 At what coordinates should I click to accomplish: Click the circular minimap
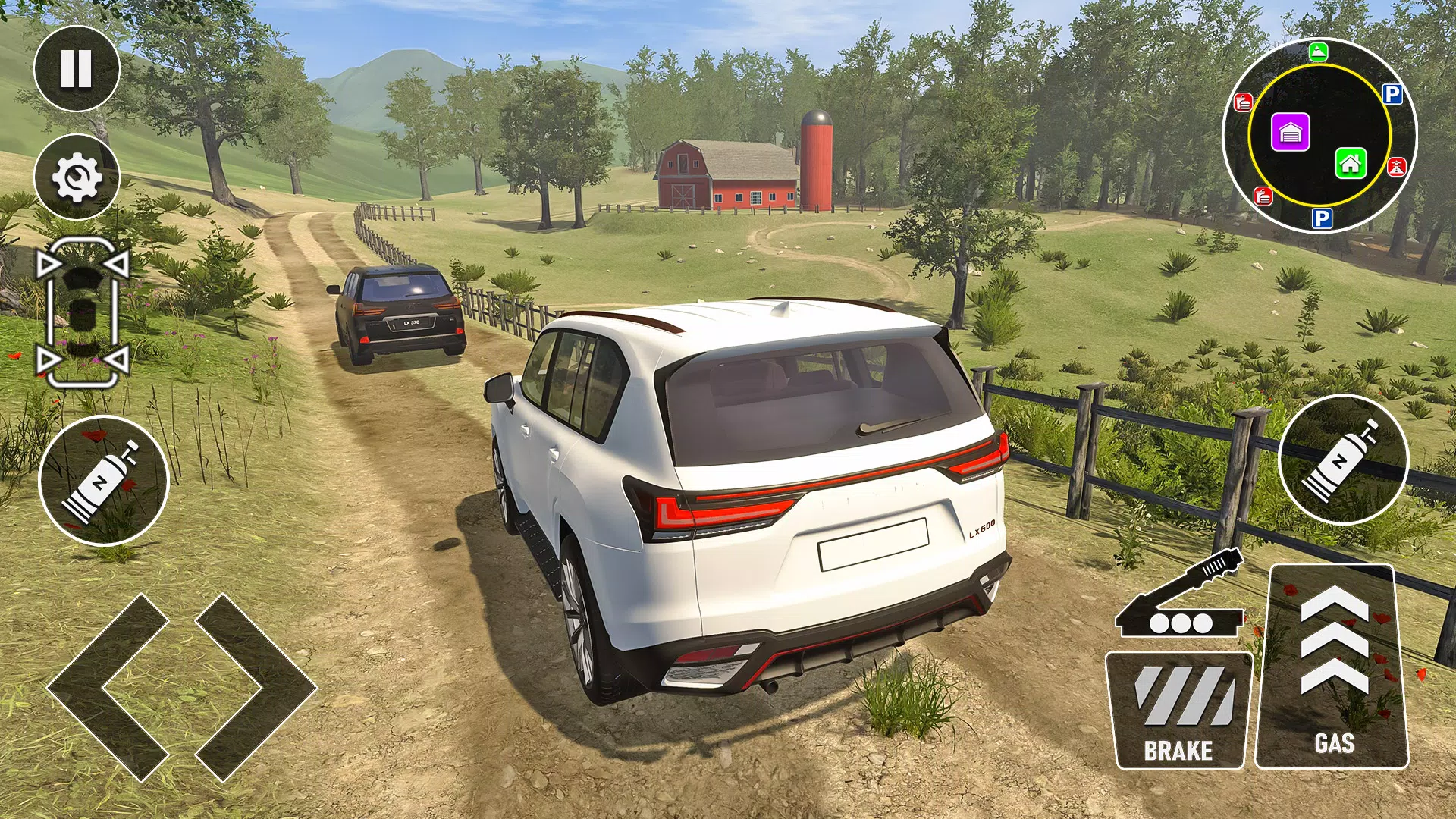click(x=1319, y=136)
